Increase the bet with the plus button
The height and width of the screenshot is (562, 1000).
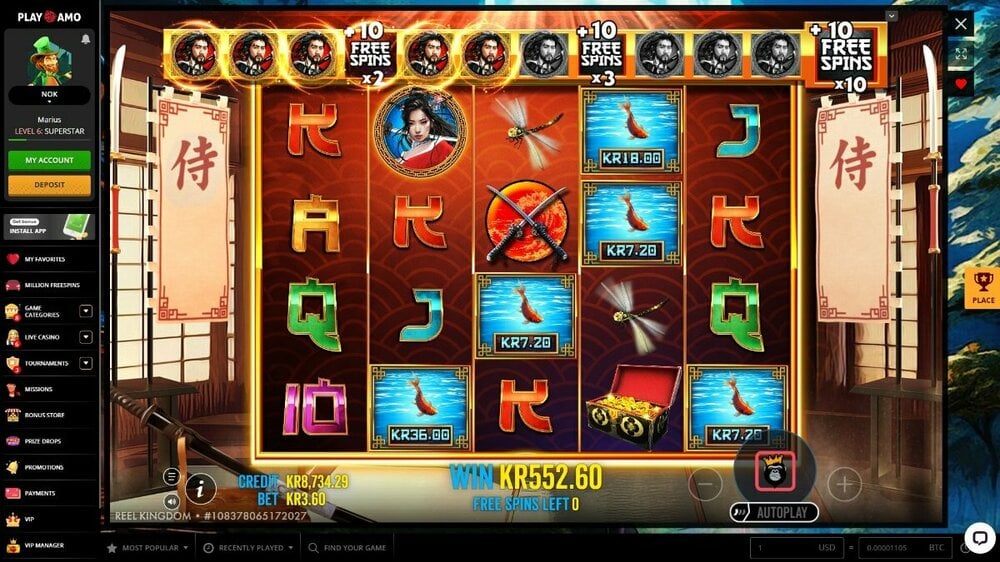(844, 485)
